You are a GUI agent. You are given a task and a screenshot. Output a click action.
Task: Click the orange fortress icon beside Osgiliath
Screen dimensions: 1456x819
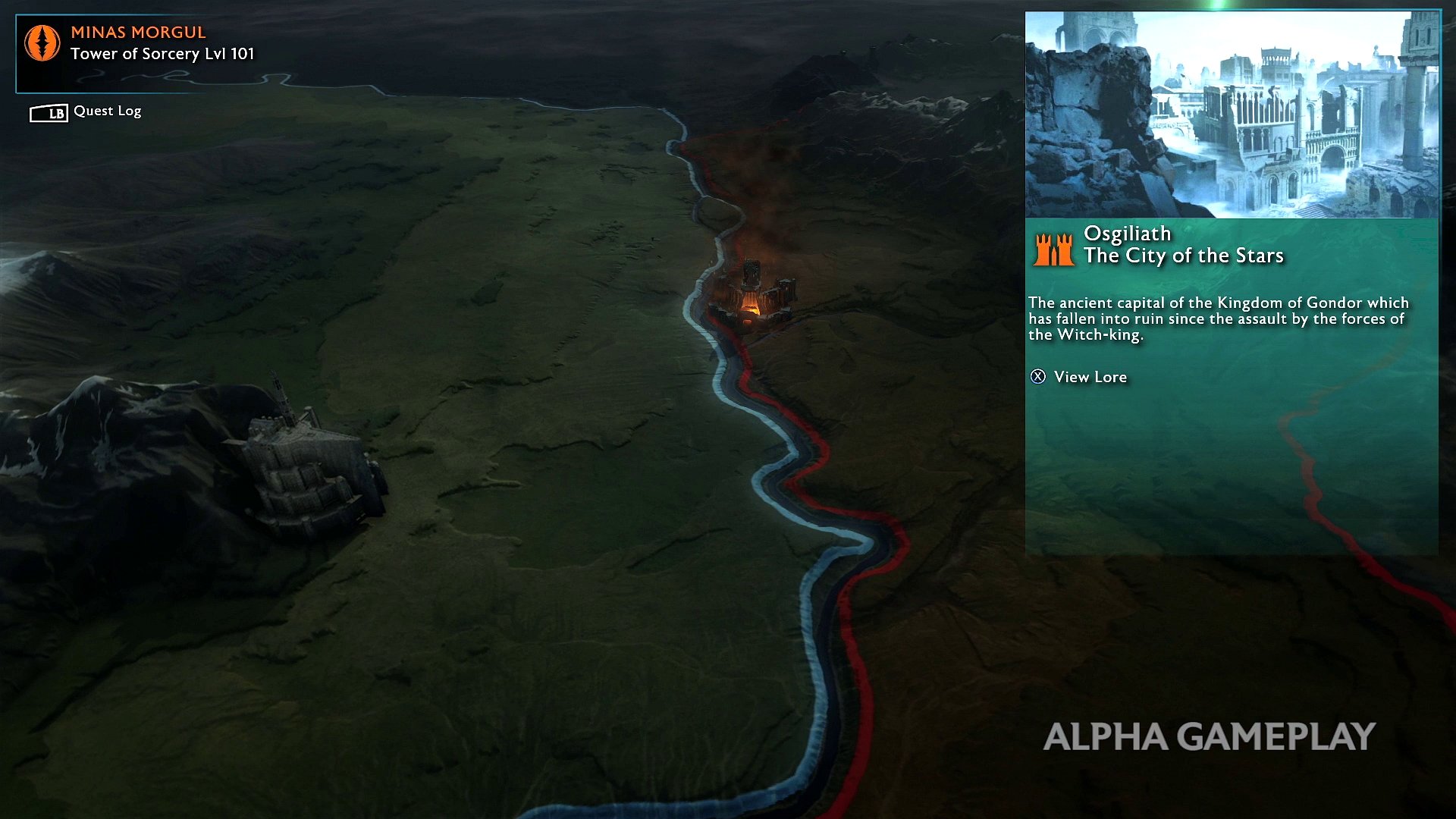coord(1053,248)
